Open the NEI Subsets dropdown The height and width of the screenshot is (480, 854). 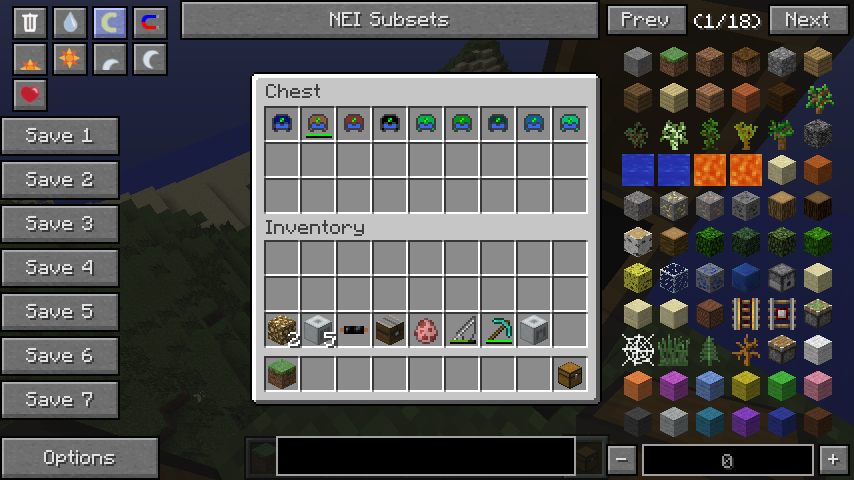coord(389,20)
